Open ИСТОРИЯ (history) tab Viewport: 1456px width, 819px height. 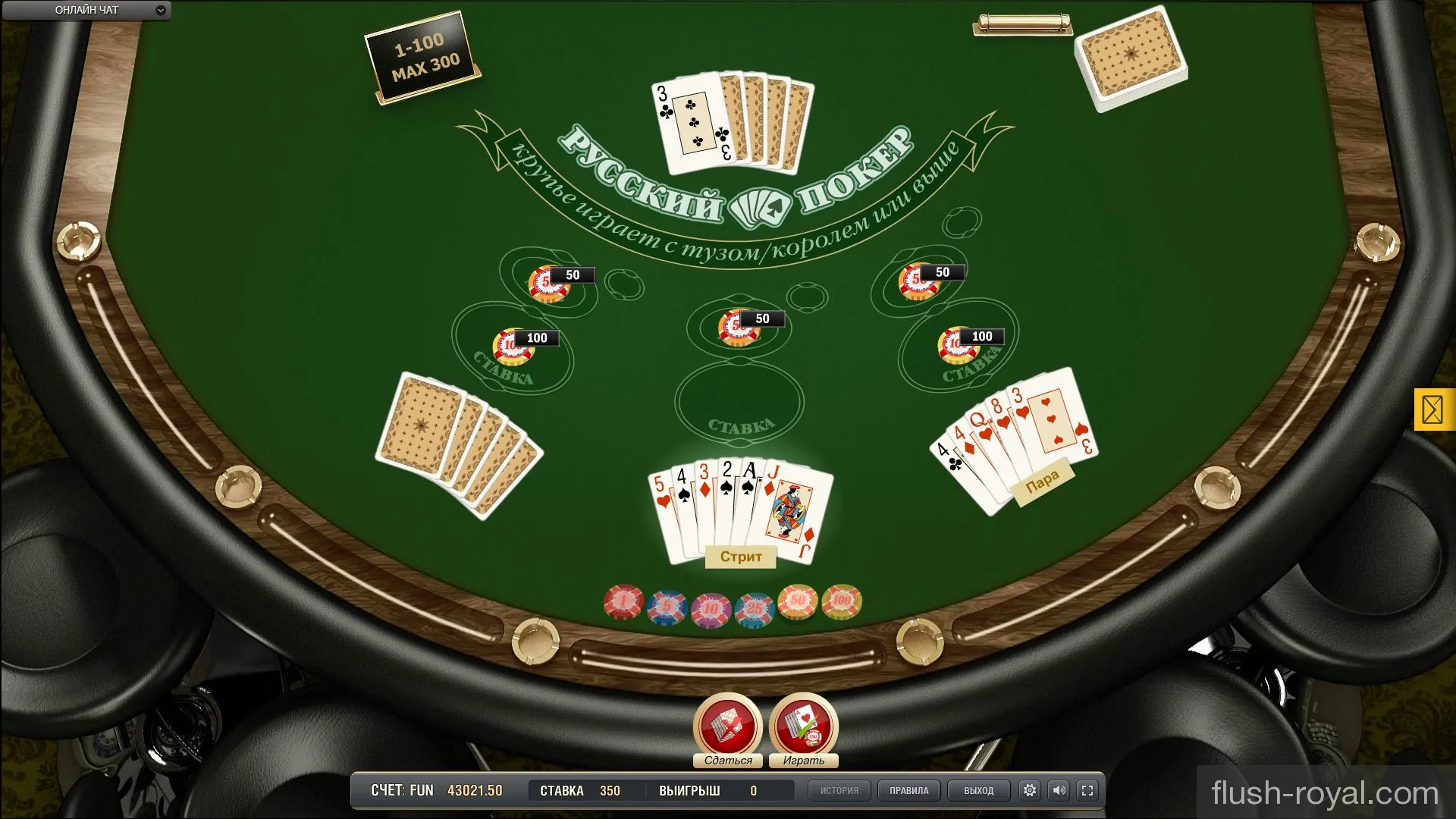[x=839, y=790]
